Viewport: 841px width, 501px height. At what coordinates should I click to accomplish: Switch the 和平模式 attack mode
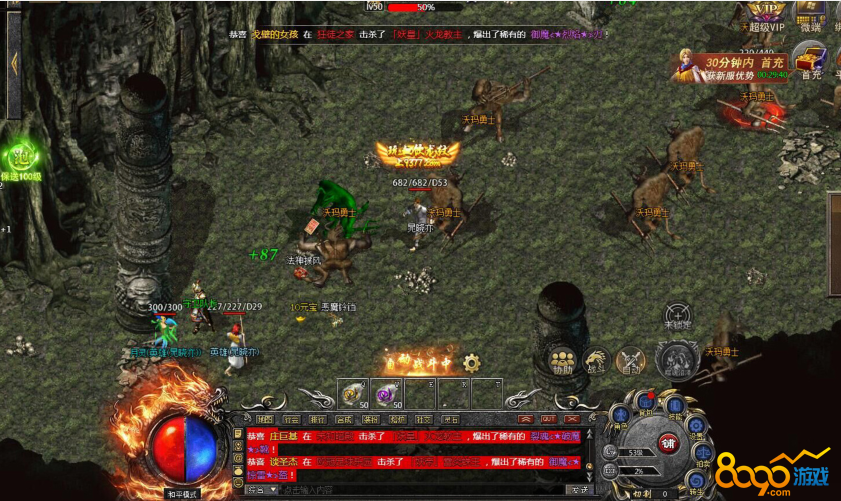click(182, 493)
